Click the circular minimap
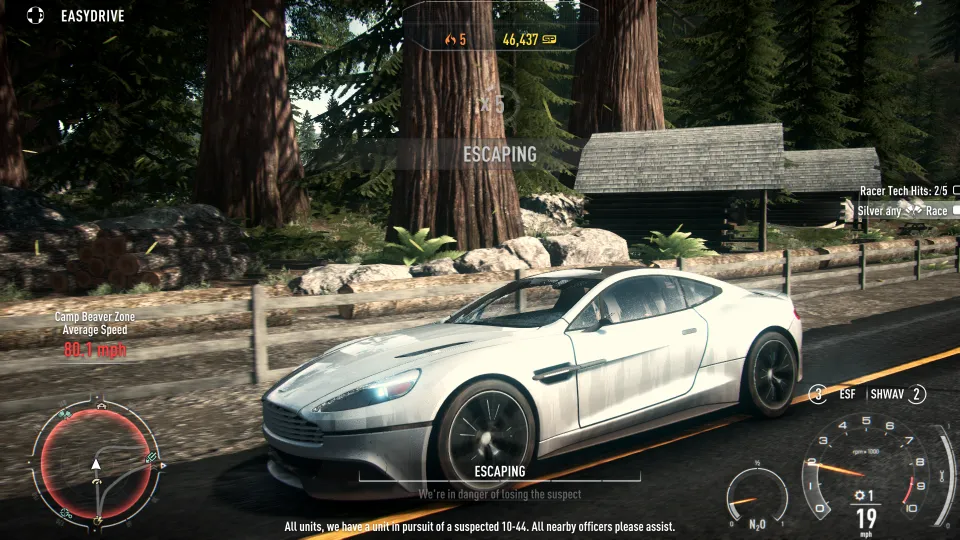Viewport: 960px width, 540px height. [96, 466]
